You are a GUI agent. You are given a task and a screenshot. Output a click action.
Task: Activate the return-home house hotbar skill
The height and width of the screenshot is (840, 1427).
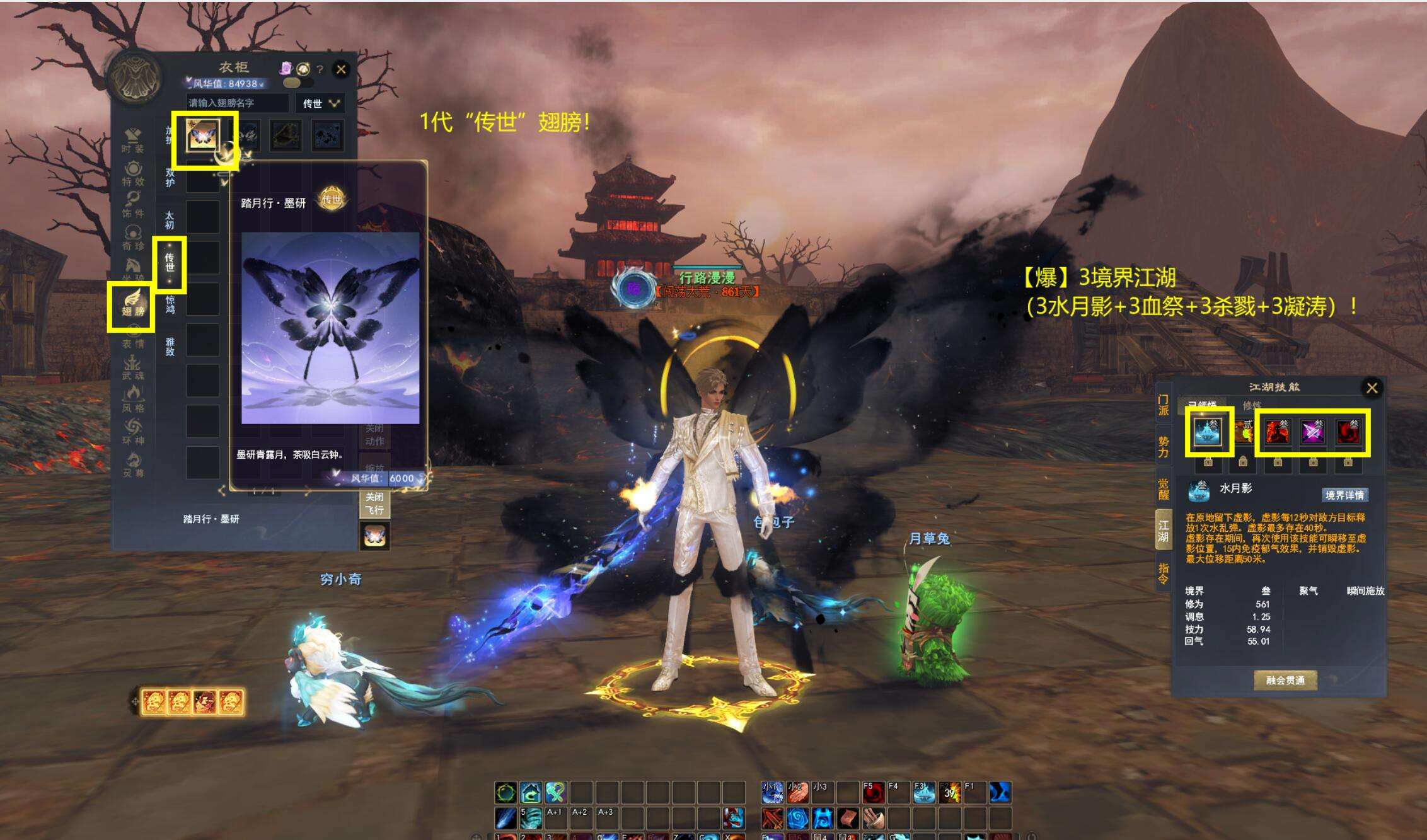(531, 792)
